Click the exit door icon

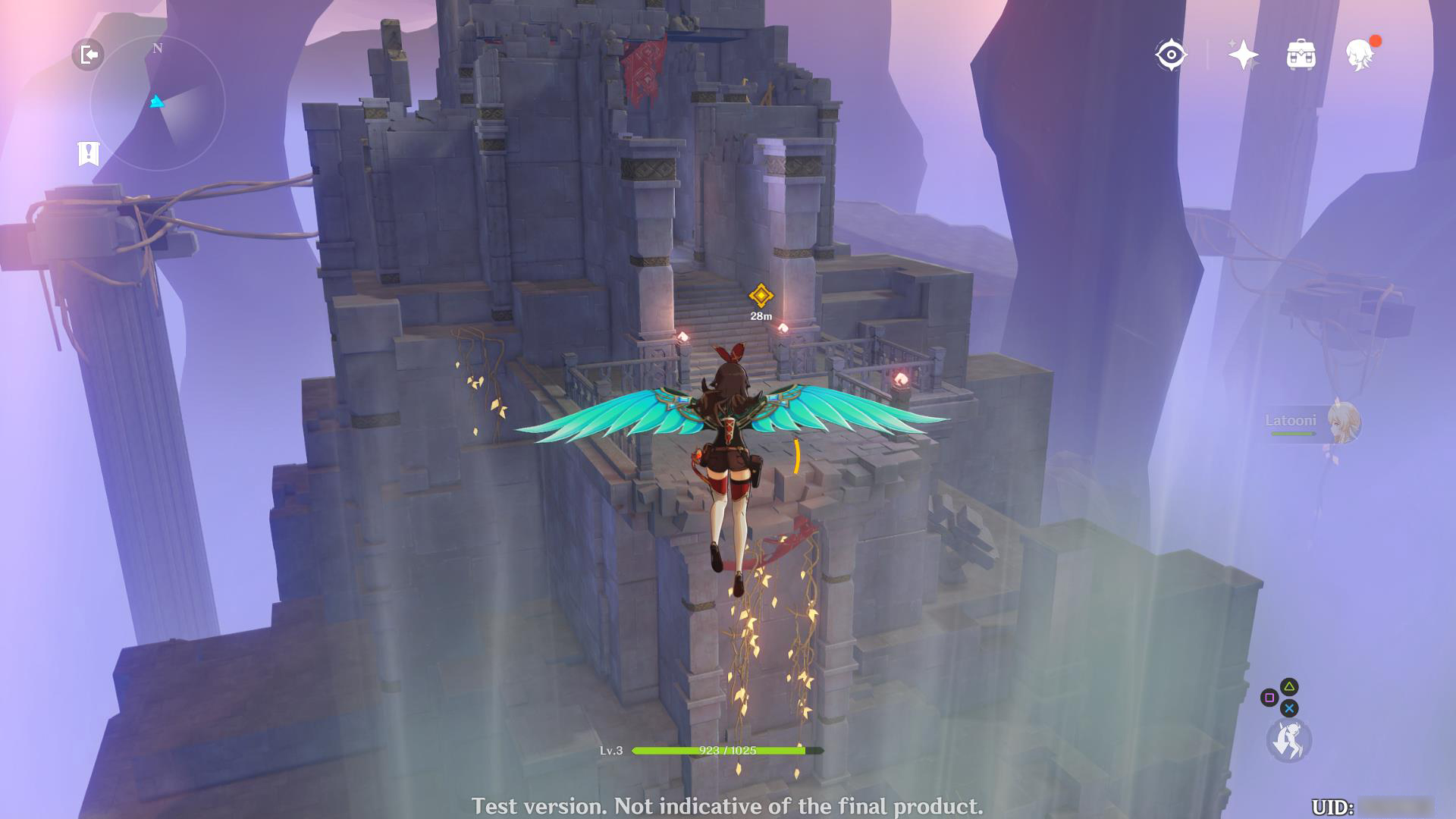88,55
